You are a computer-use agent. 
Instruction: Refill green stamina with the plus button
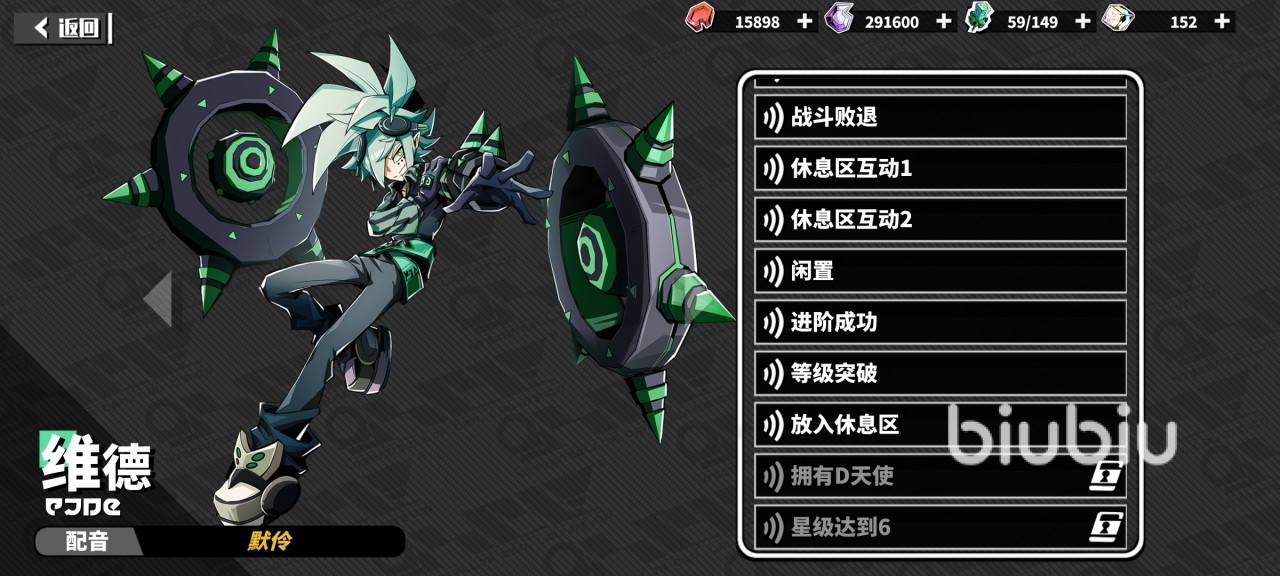(x=1083, y=21)
